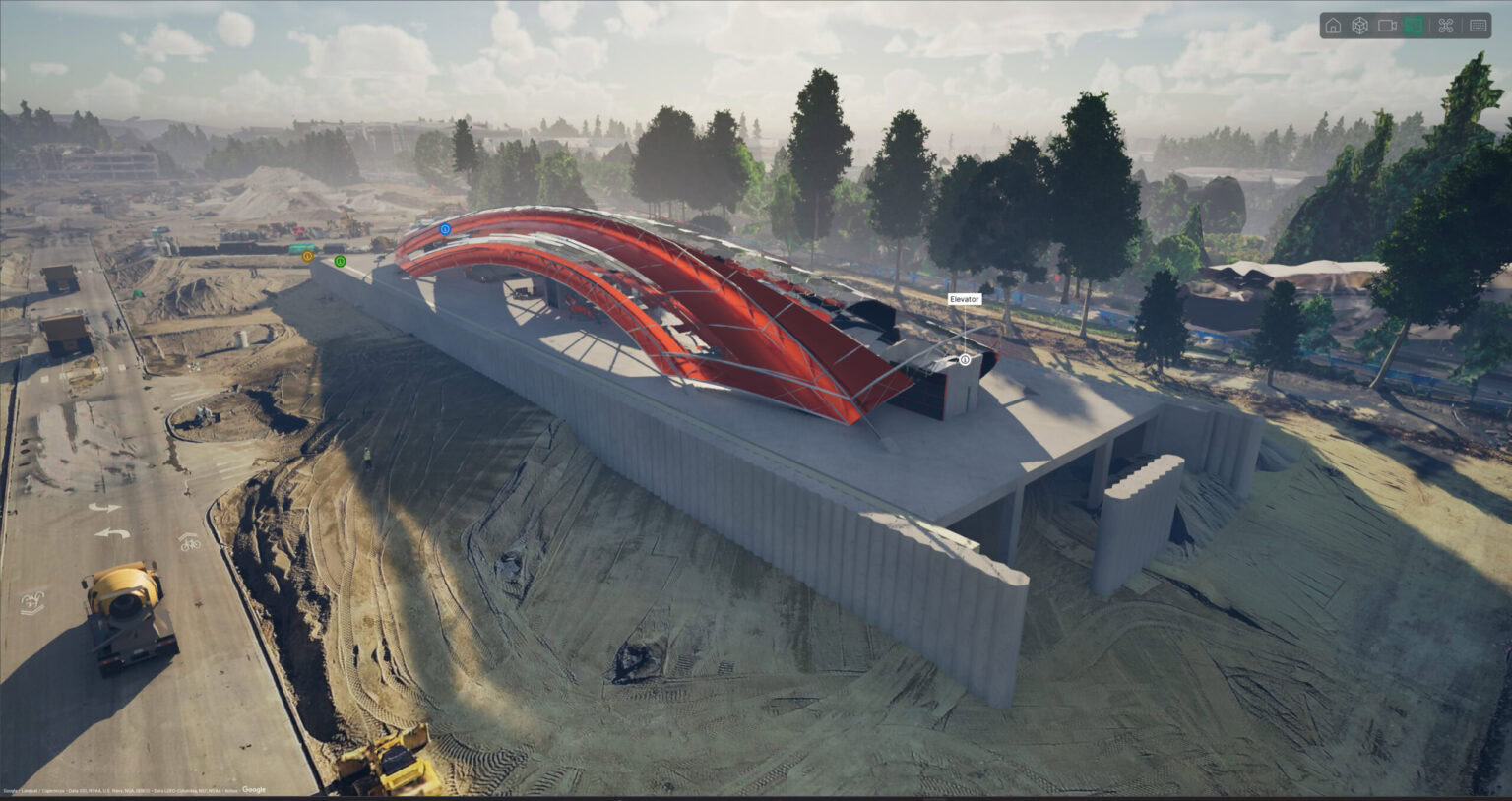This screenshot has height=801, width=1512.
Task: Go to the home view icon
Action: click(1333, 26)
